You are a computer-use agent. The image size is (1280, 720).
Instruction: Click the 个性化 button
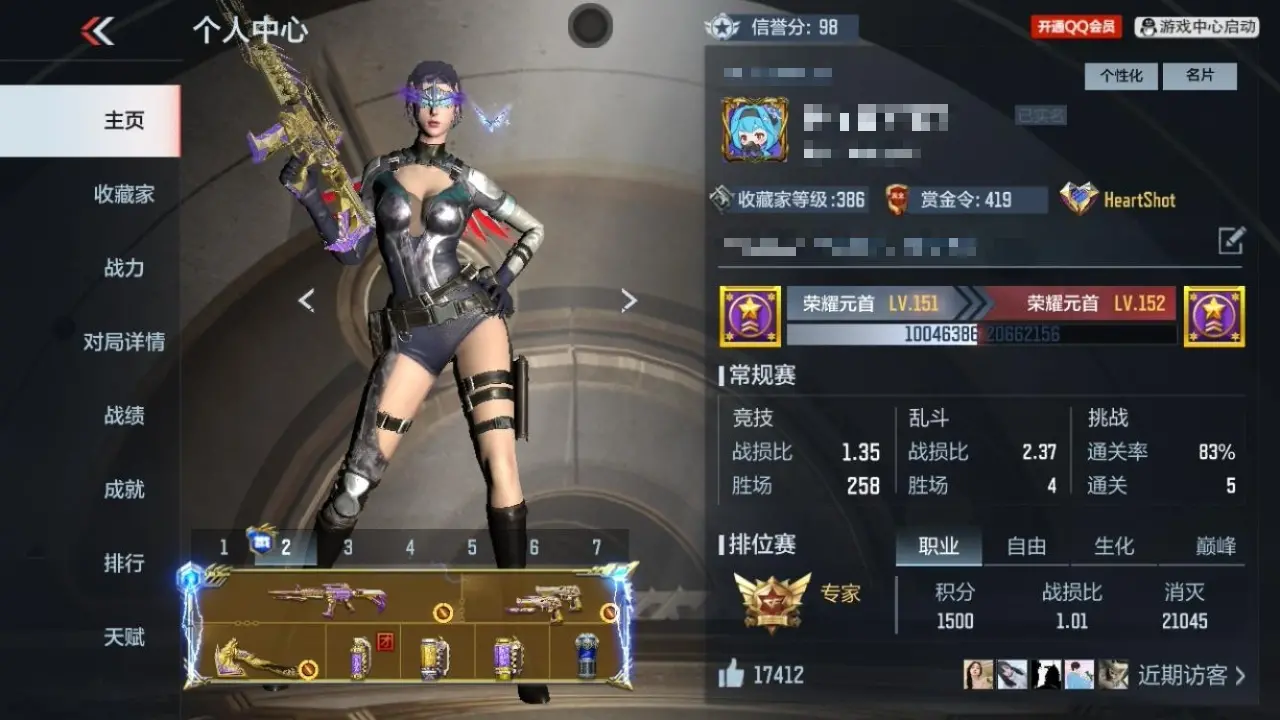pos(1121,76)
